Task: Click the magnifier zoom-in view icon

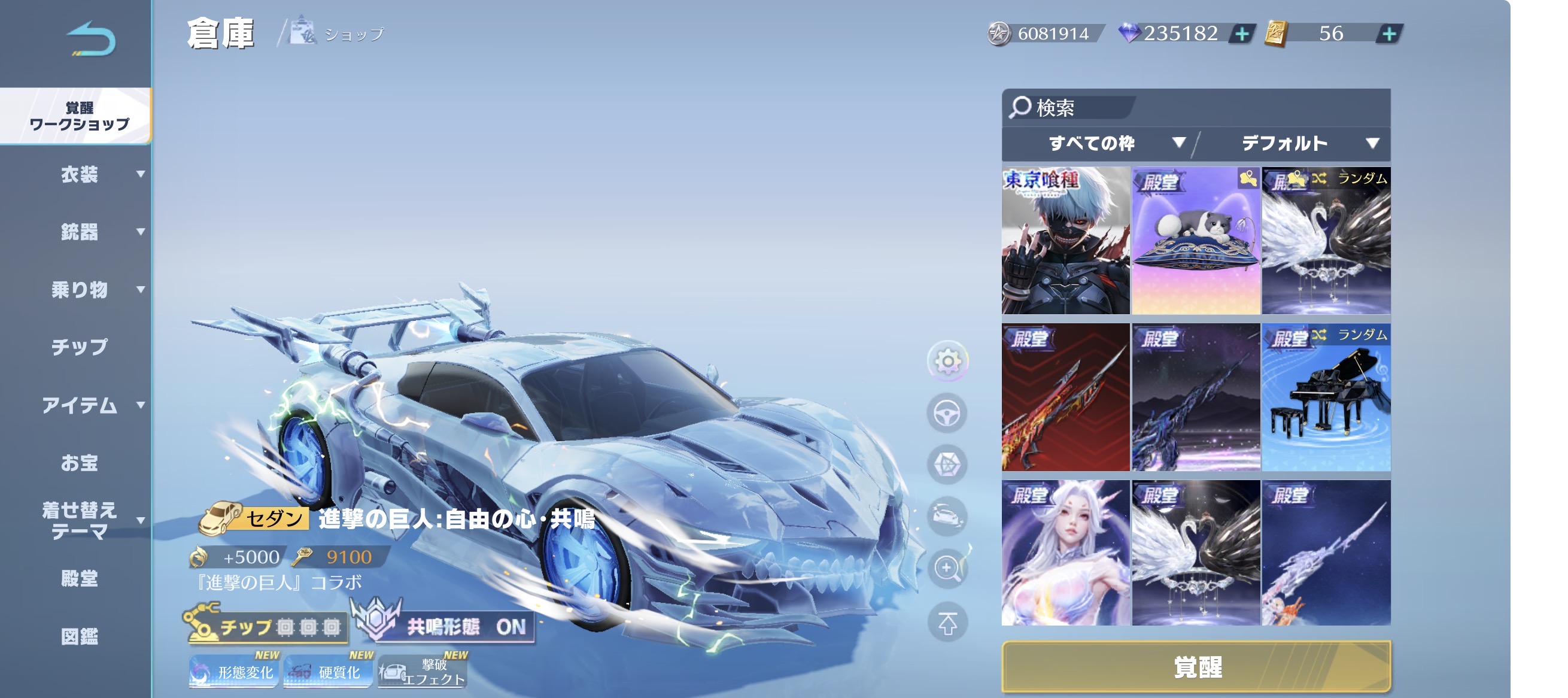Action: [x=947, y=569]
